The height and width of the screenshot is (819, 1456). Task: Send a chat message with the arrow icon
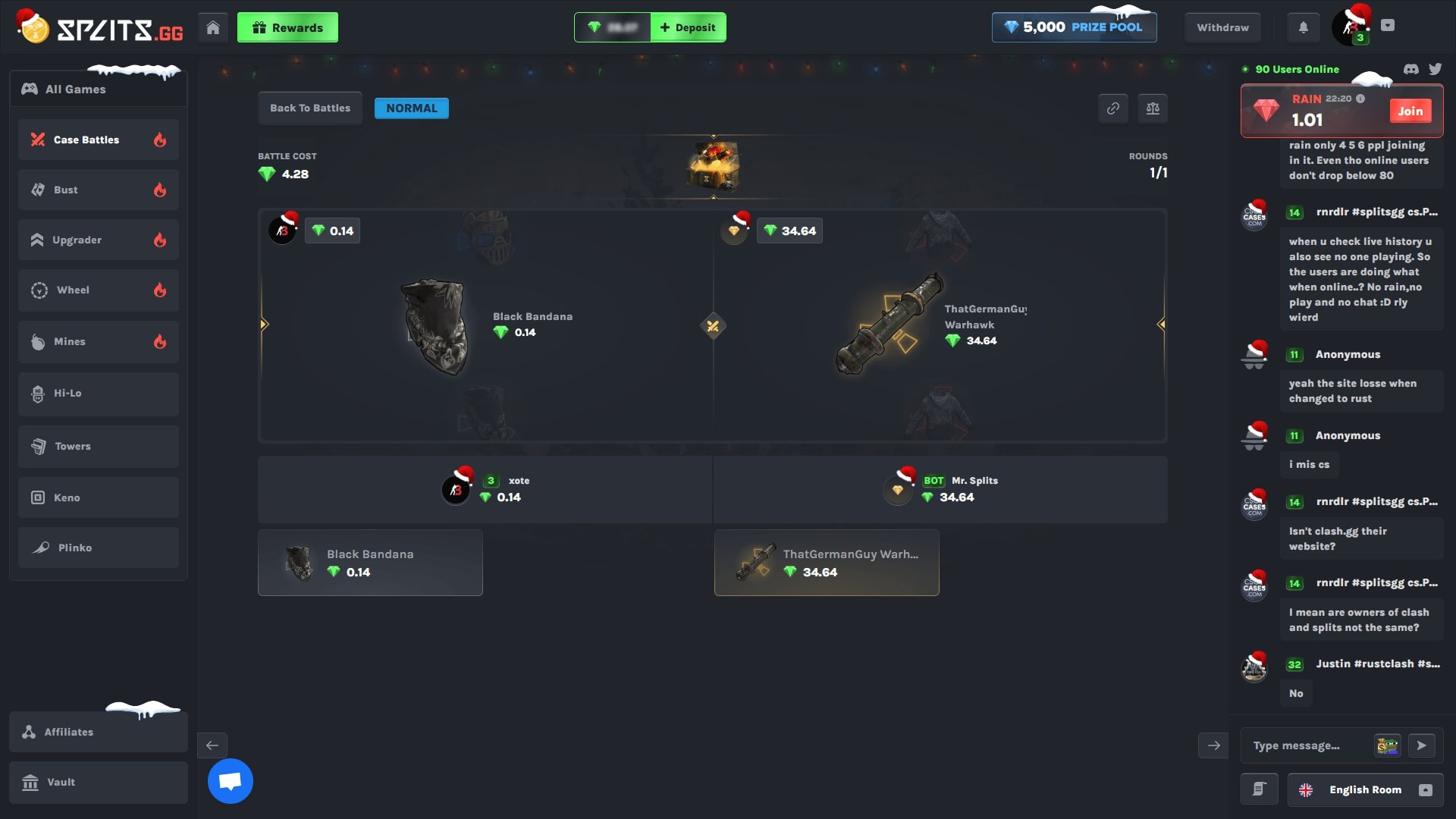point(1423,745)
